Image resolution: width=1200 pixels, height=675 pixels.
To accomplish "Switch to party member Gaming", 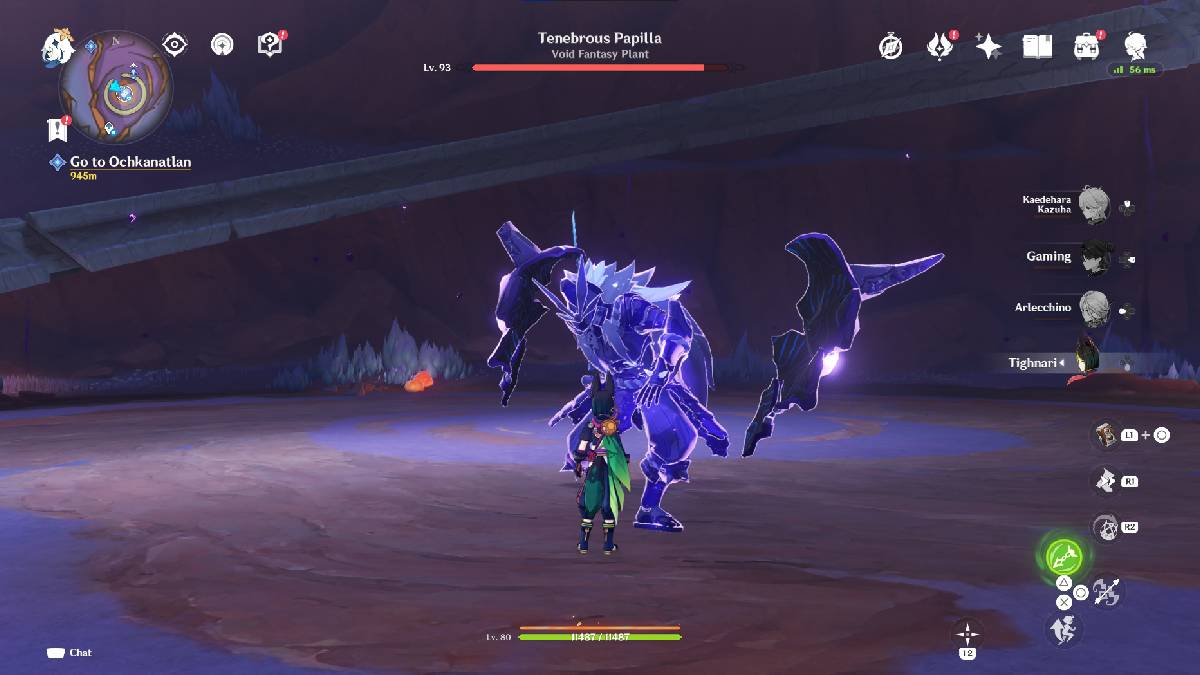I will tap(1096, 257).
